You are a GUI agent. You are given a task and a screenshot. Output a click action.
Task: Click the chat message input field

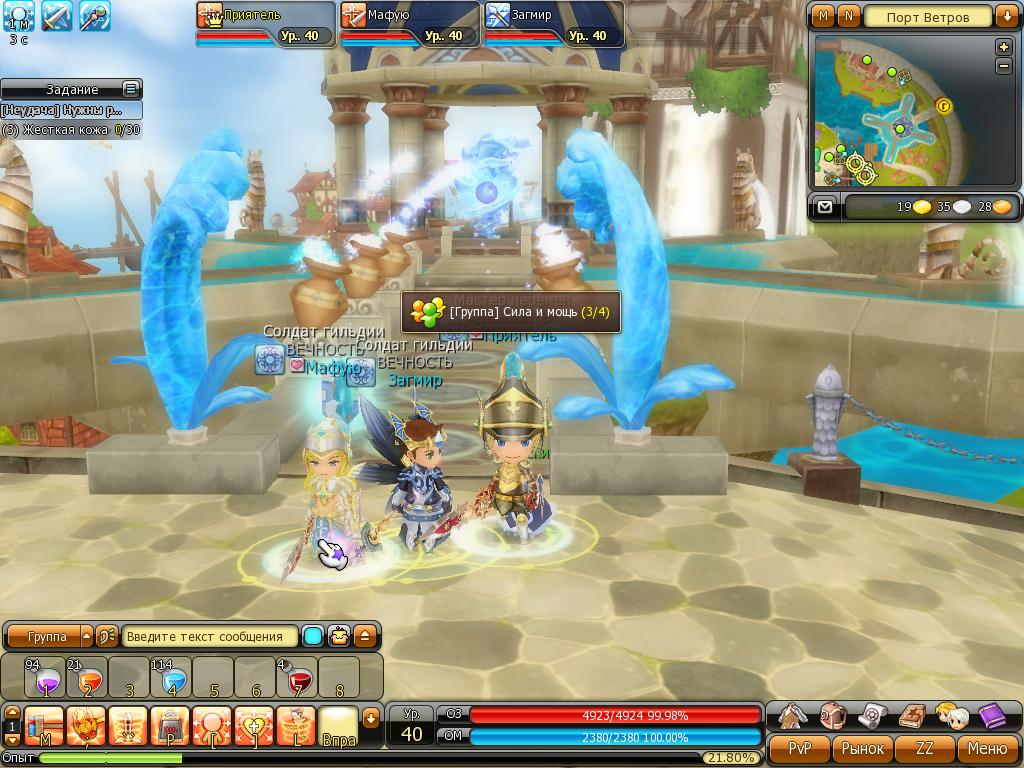click(x=211, y=637)
